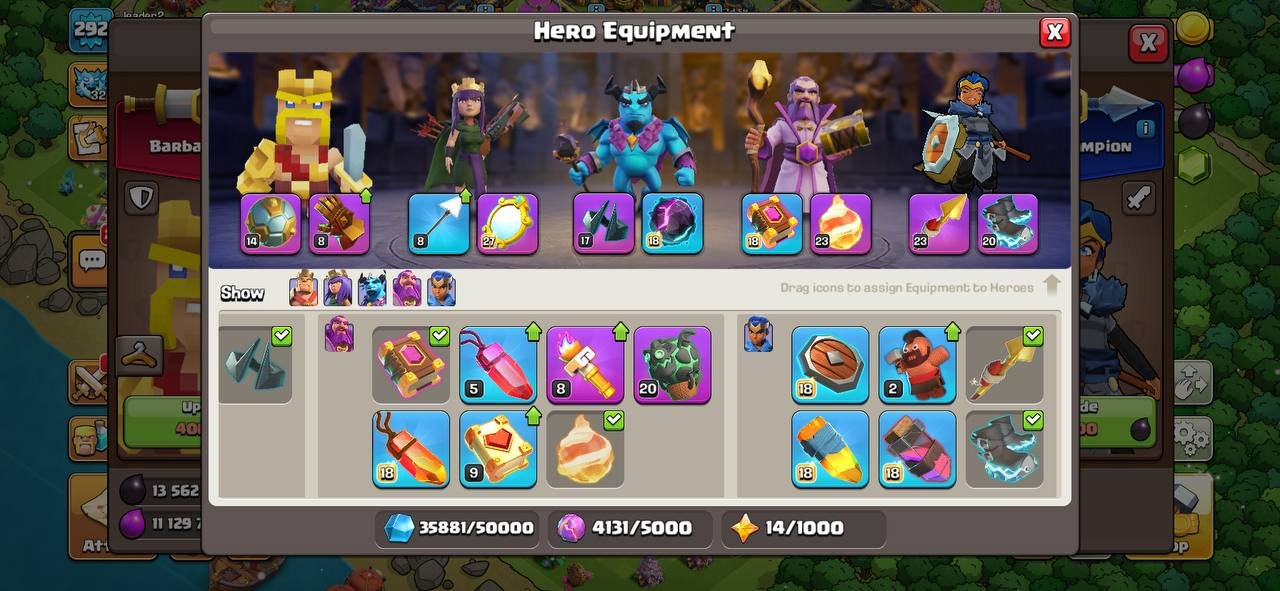
Task: Select the Royal Champion's round Seeking Shield
Action: [830, 365]
